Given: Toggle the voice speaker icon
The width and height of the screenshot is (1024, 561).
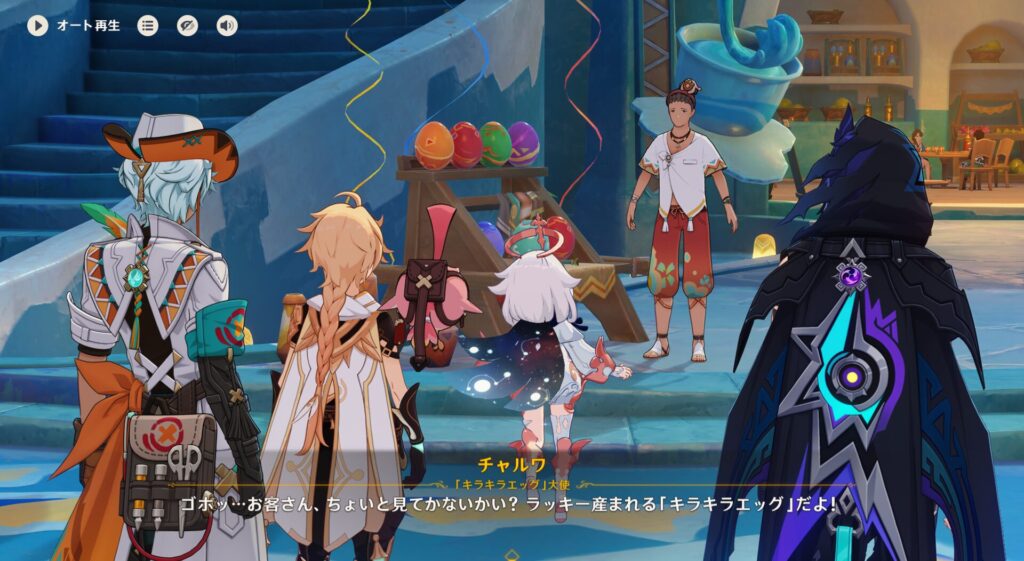Looking at the screenshot, I should pos(227,25).
